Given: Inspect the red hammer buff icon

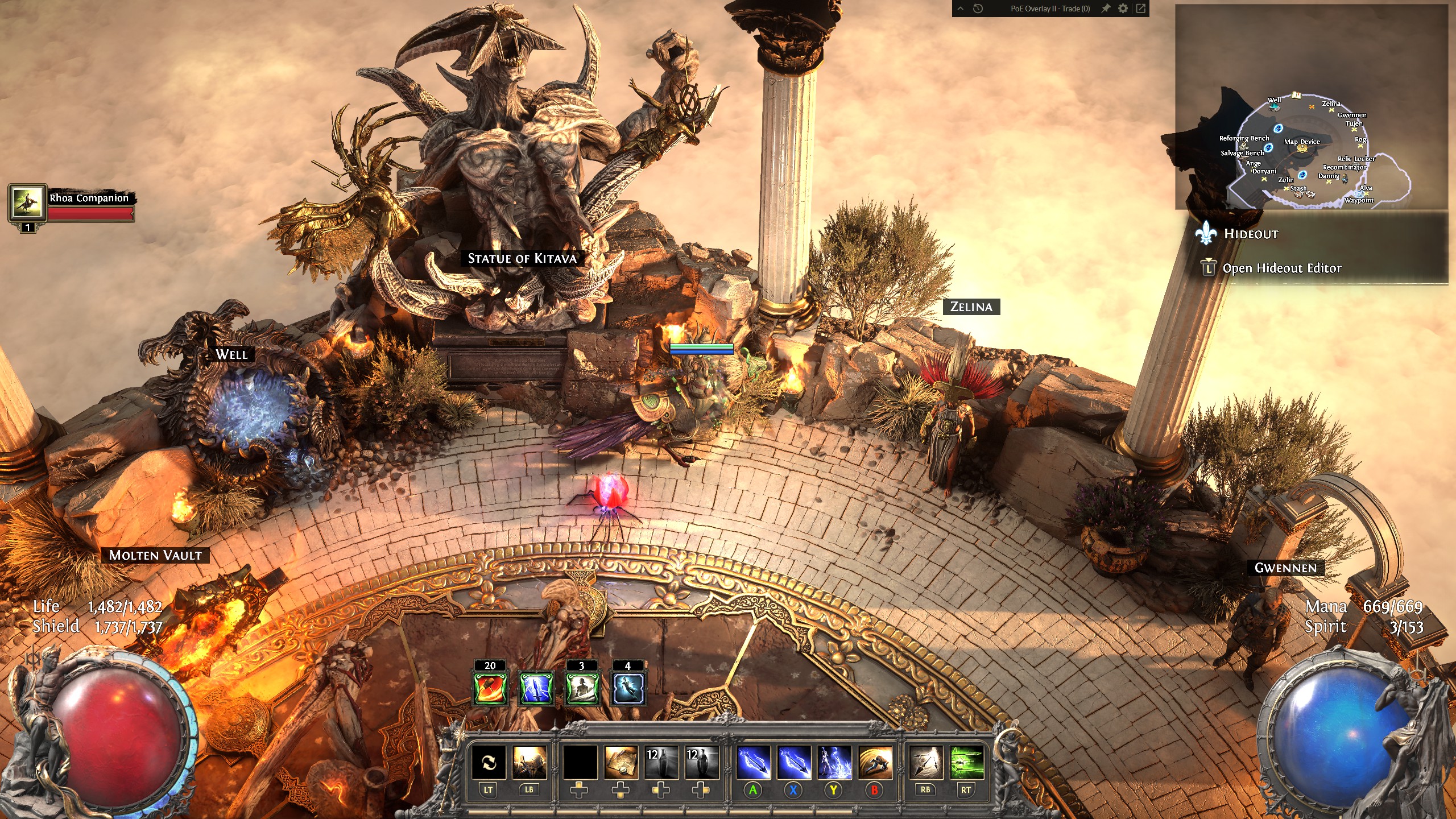Looking at the screenshot, I should point(490,687).
